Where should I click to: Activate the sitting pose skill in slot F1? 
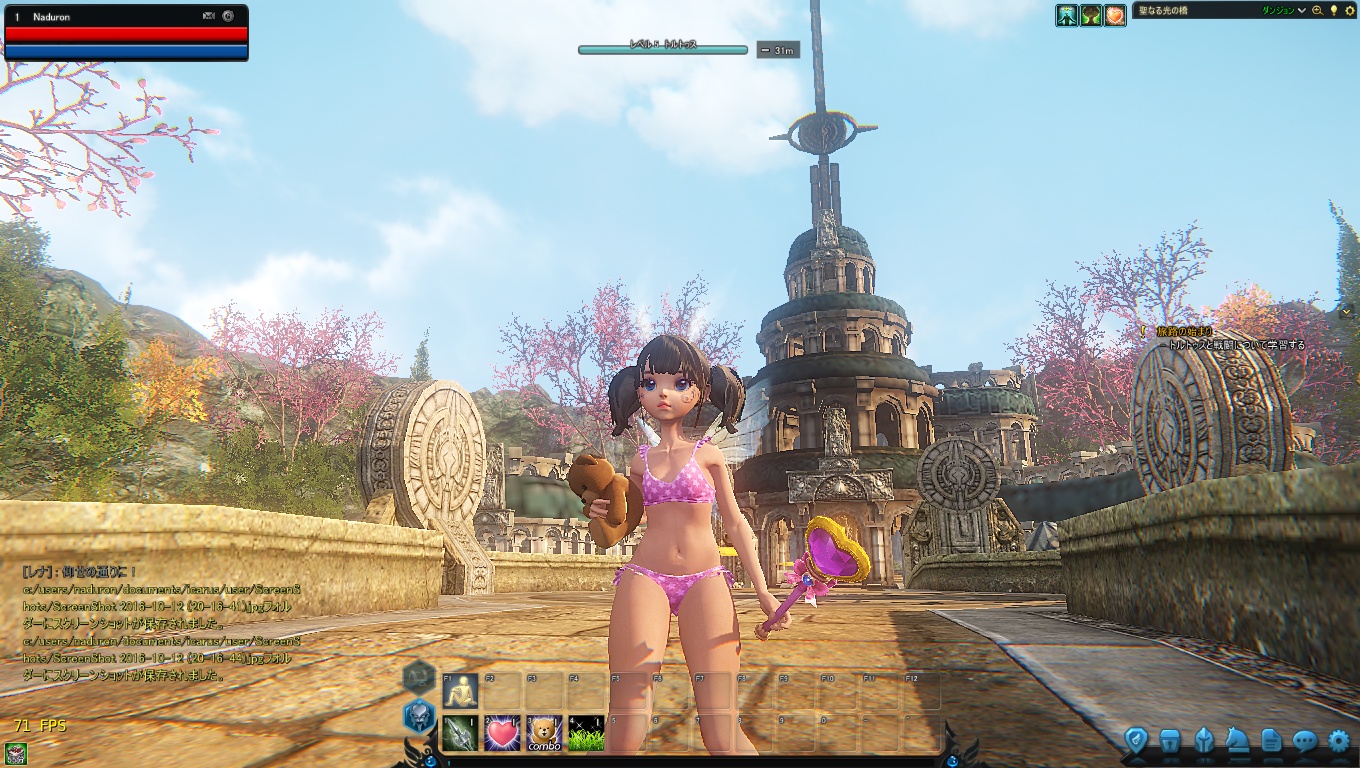point(460,691)
